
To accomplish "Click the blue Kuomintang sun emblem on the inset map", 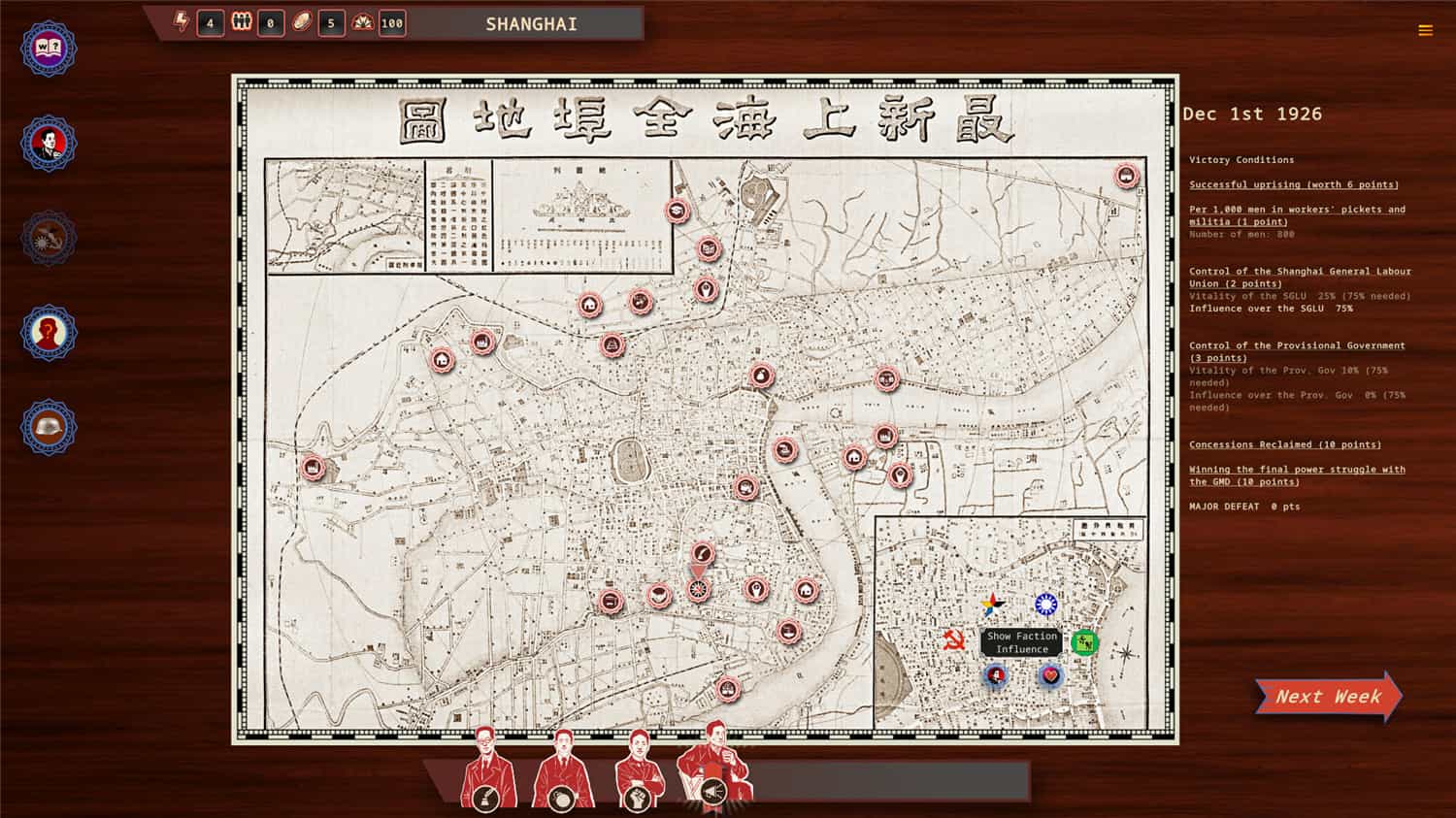I will (1046, 604).
